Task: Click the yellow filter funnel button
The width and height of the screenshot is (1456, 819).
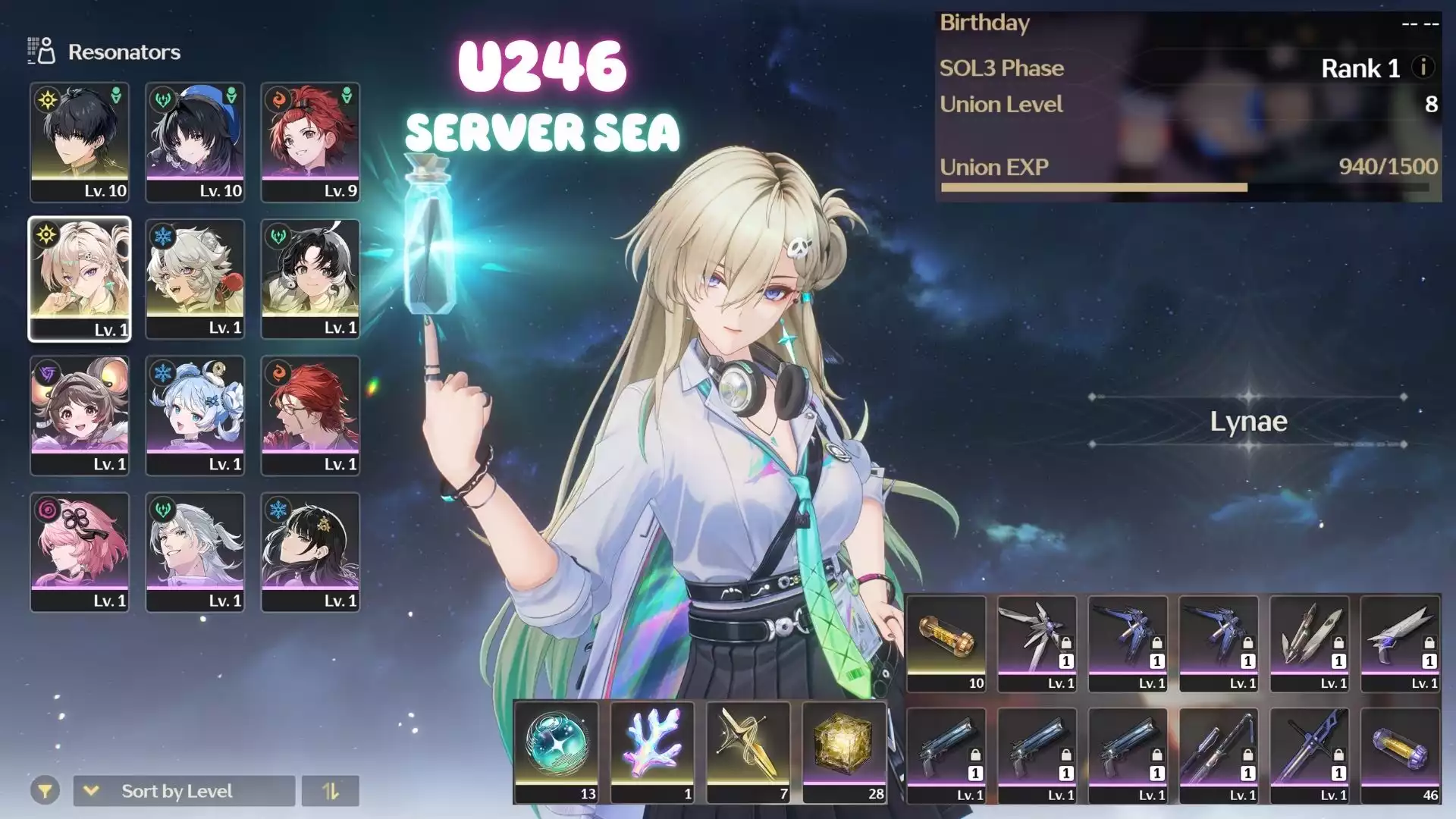Action: [x=45, y=791]
